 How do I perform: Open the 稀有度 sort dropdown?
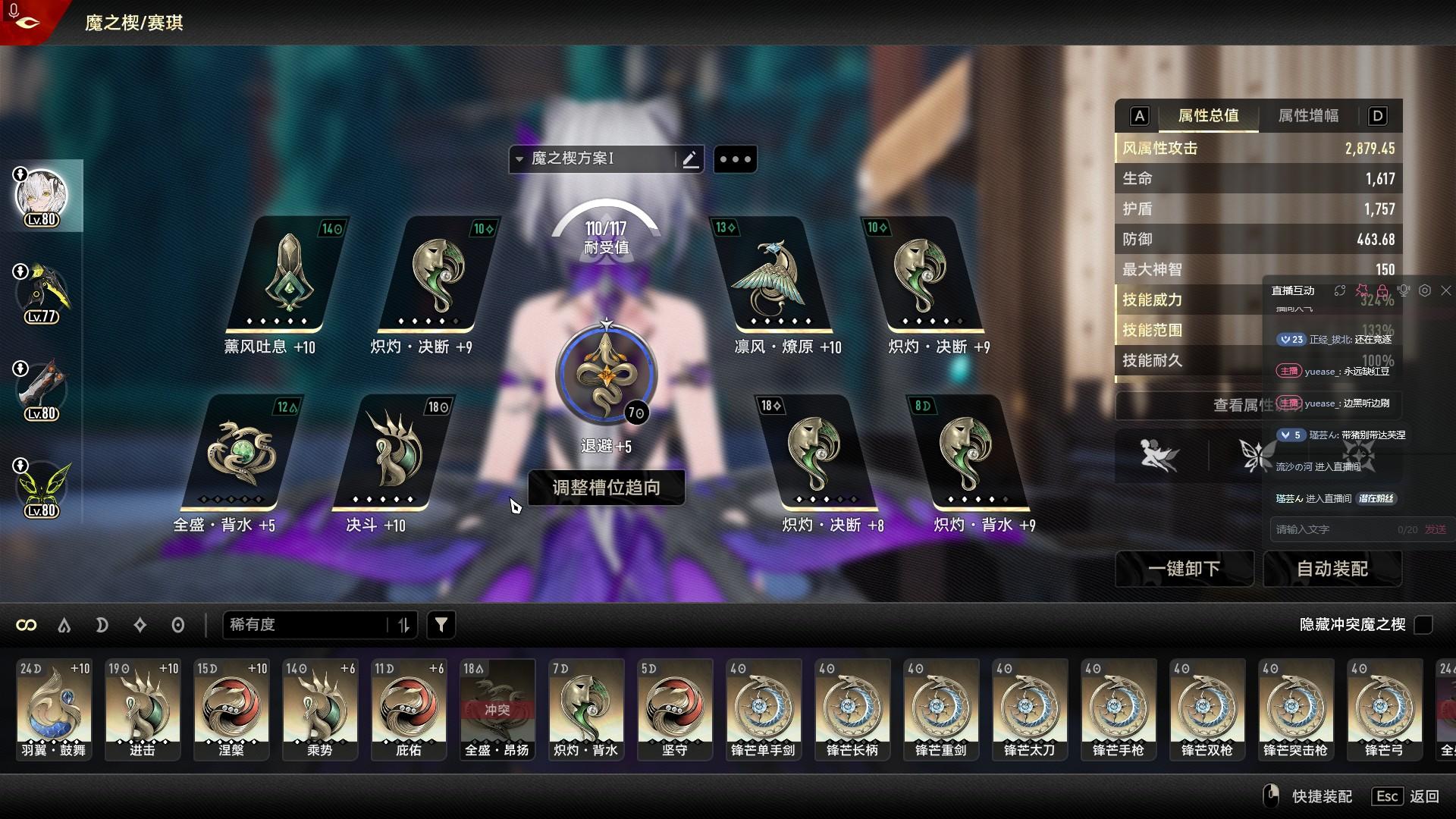307,625
